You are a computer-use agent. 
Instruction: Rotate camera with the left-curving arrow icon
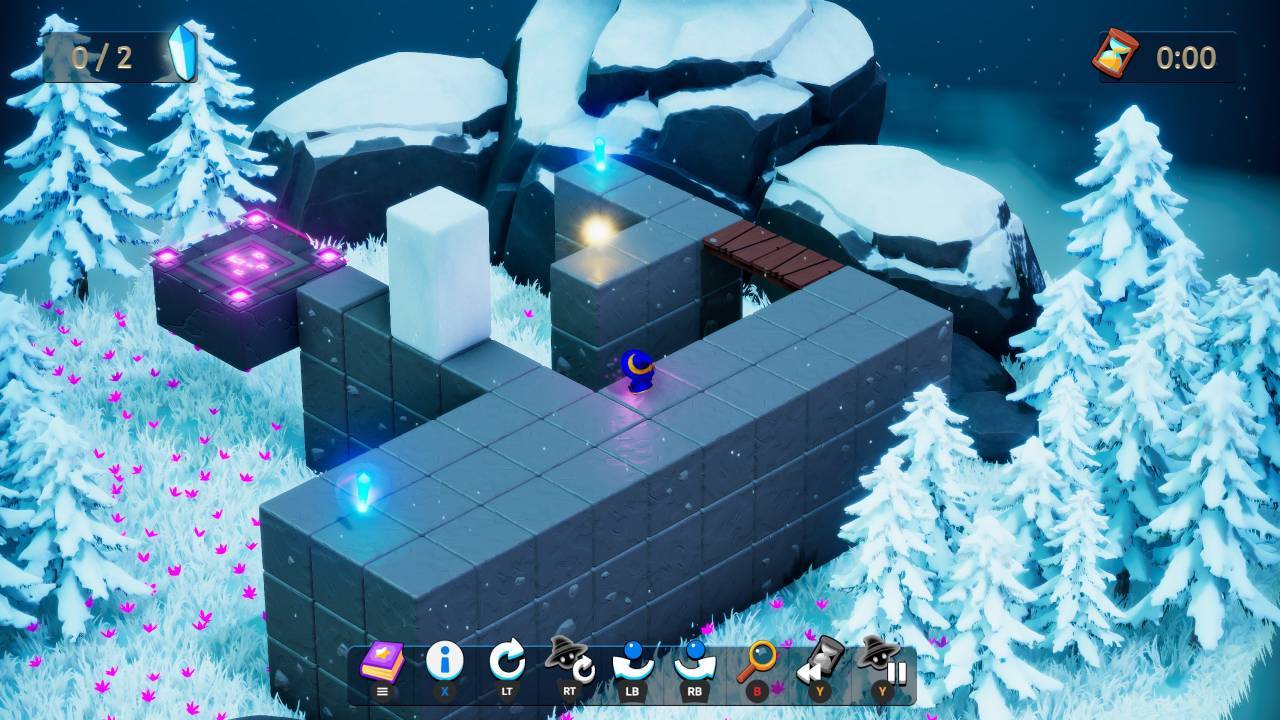tap(633, 661)
